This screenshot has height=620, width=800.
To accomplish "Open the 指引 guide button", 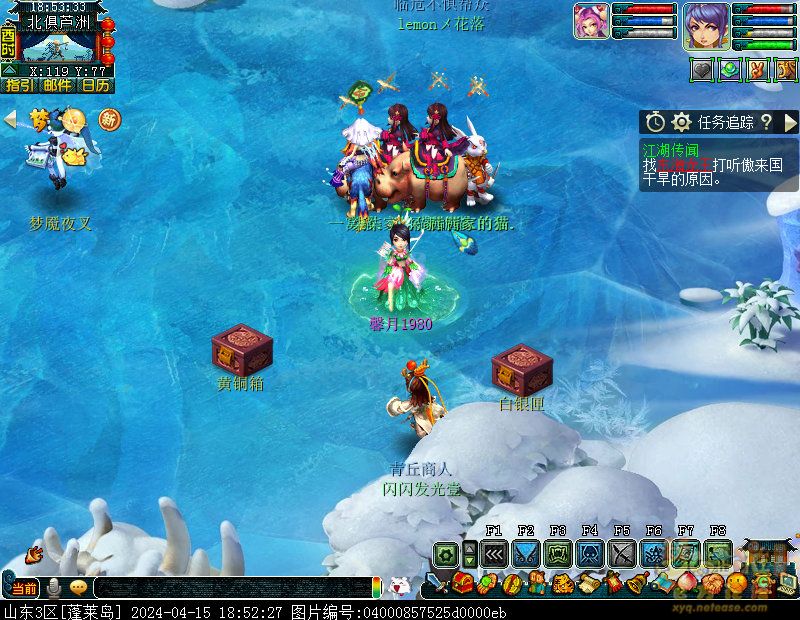I will point(19,86).
